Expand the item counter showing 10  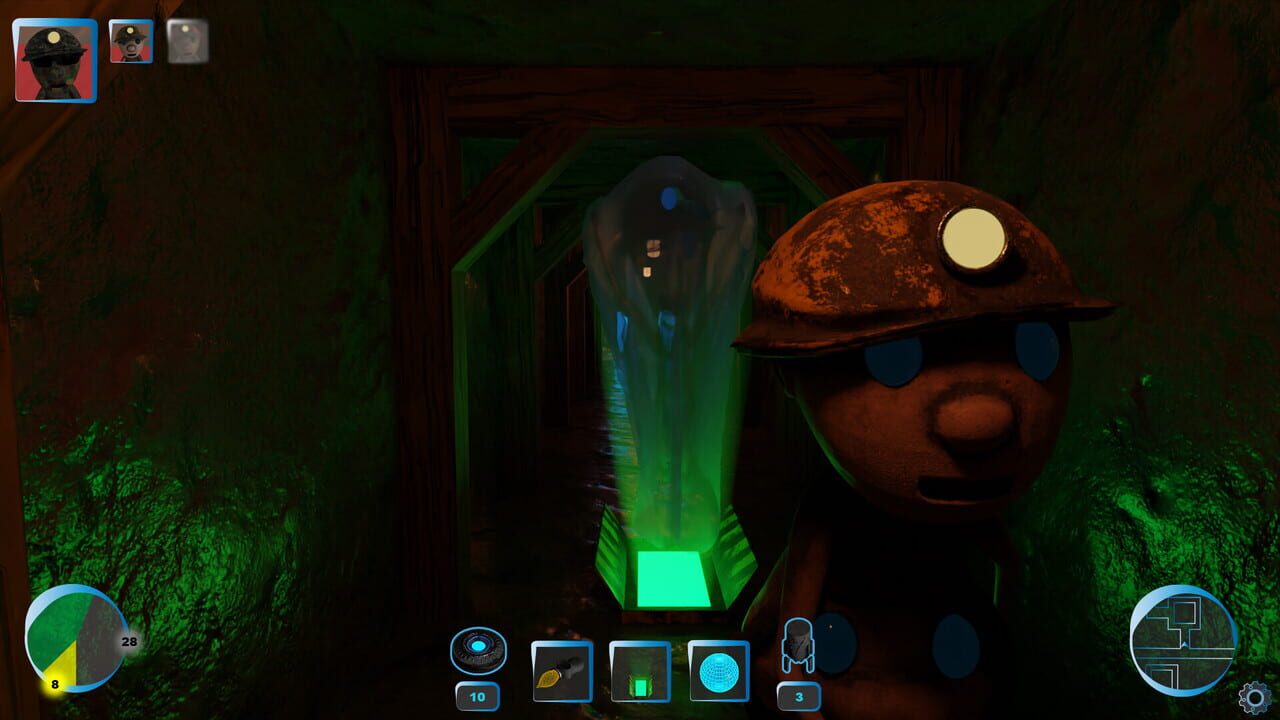tap(477, 695)
